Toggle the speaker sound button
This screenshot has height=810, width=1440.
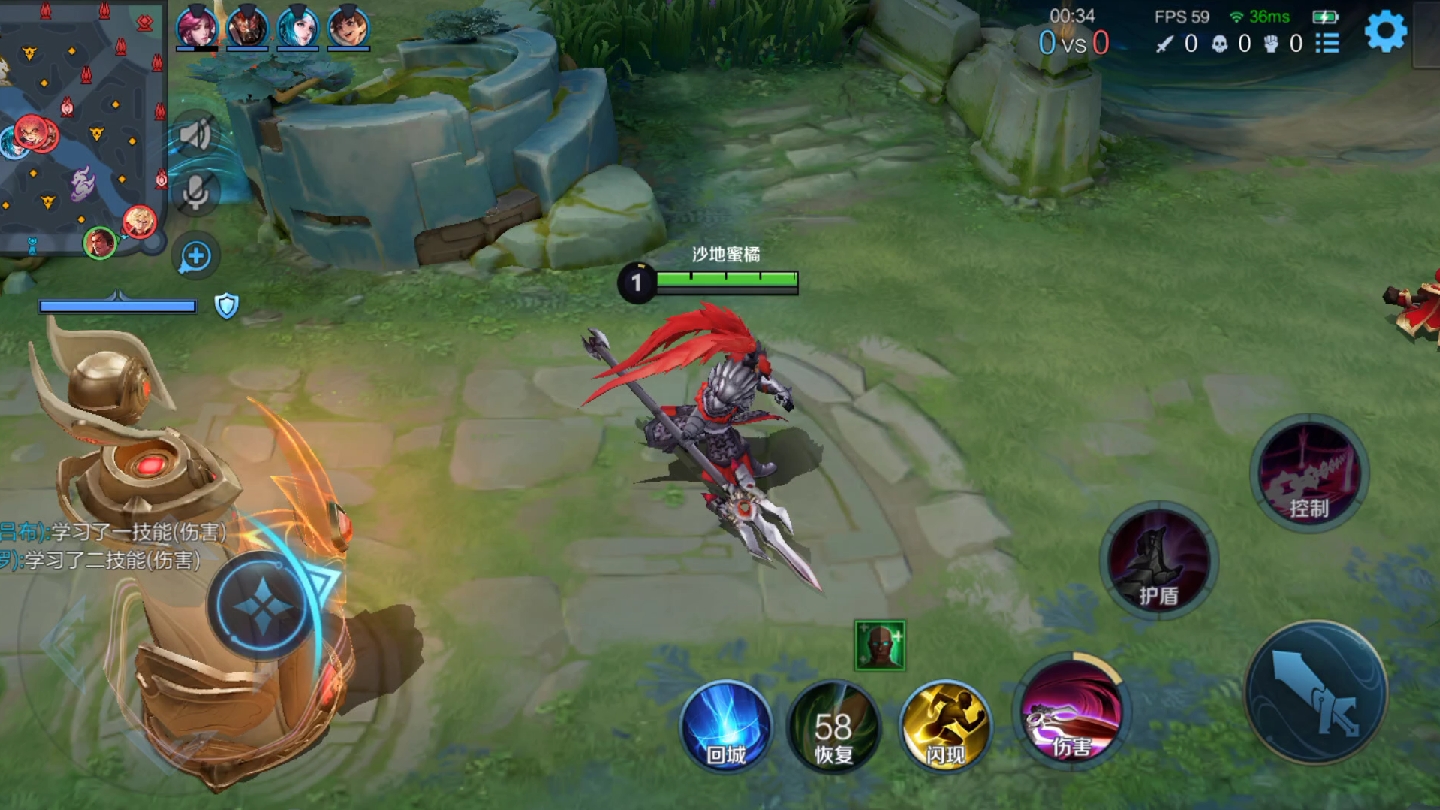tap(196, 134)
